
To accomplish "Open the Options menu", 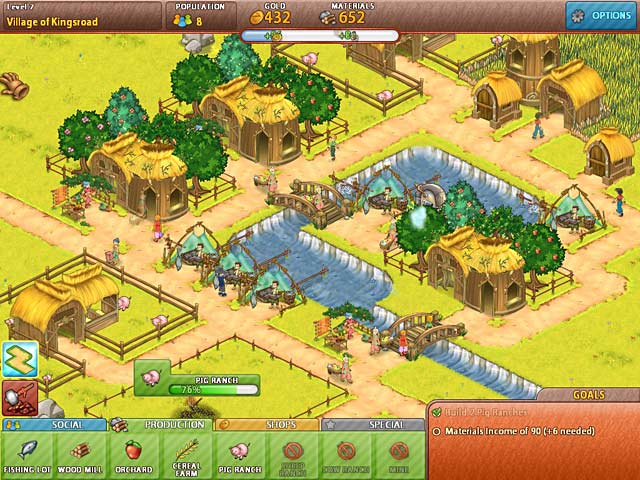I will (x=602, y=15).
